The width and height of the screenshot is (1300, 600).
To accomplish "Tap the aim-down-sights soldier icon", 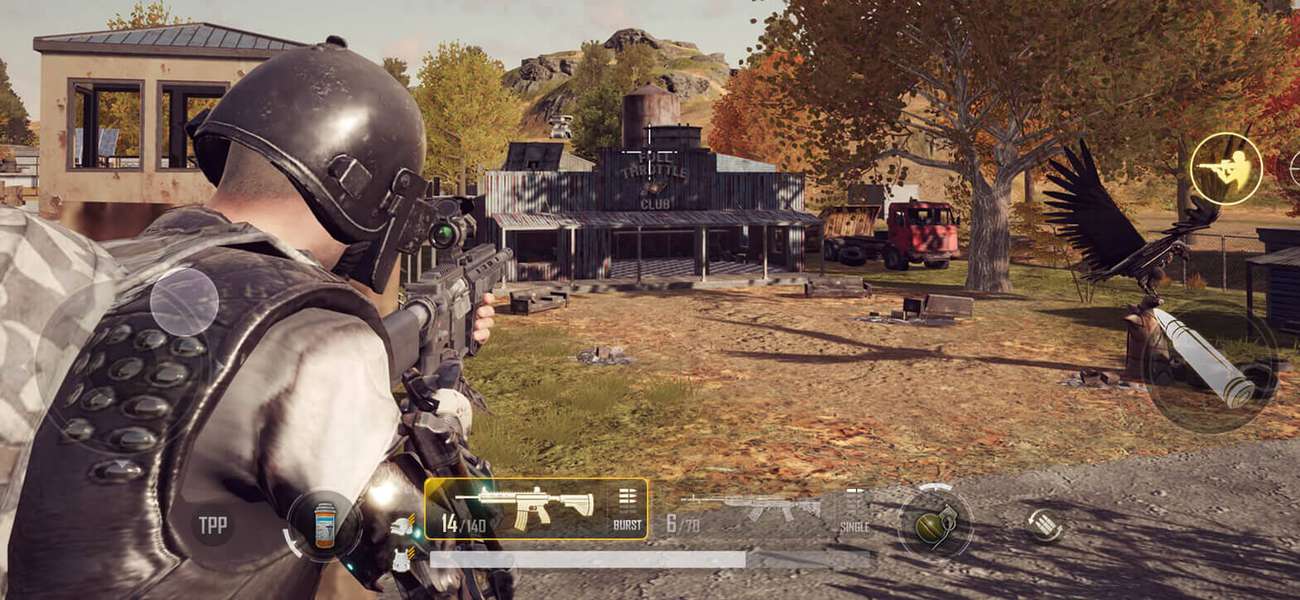I will pos(1226,169).
